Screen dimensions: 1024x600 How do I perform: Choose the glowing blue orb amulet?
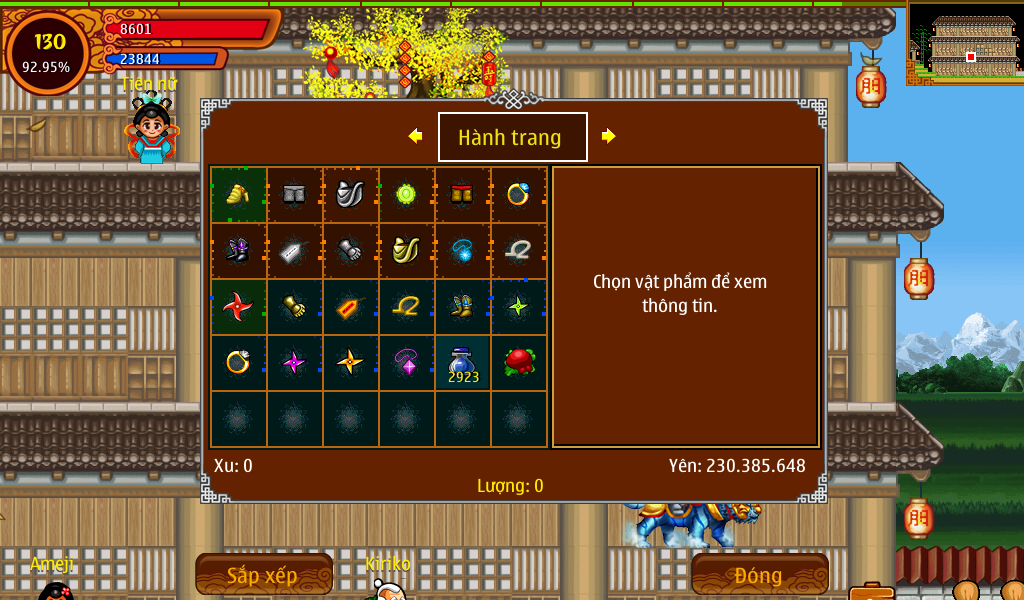(x=462, y=250)
